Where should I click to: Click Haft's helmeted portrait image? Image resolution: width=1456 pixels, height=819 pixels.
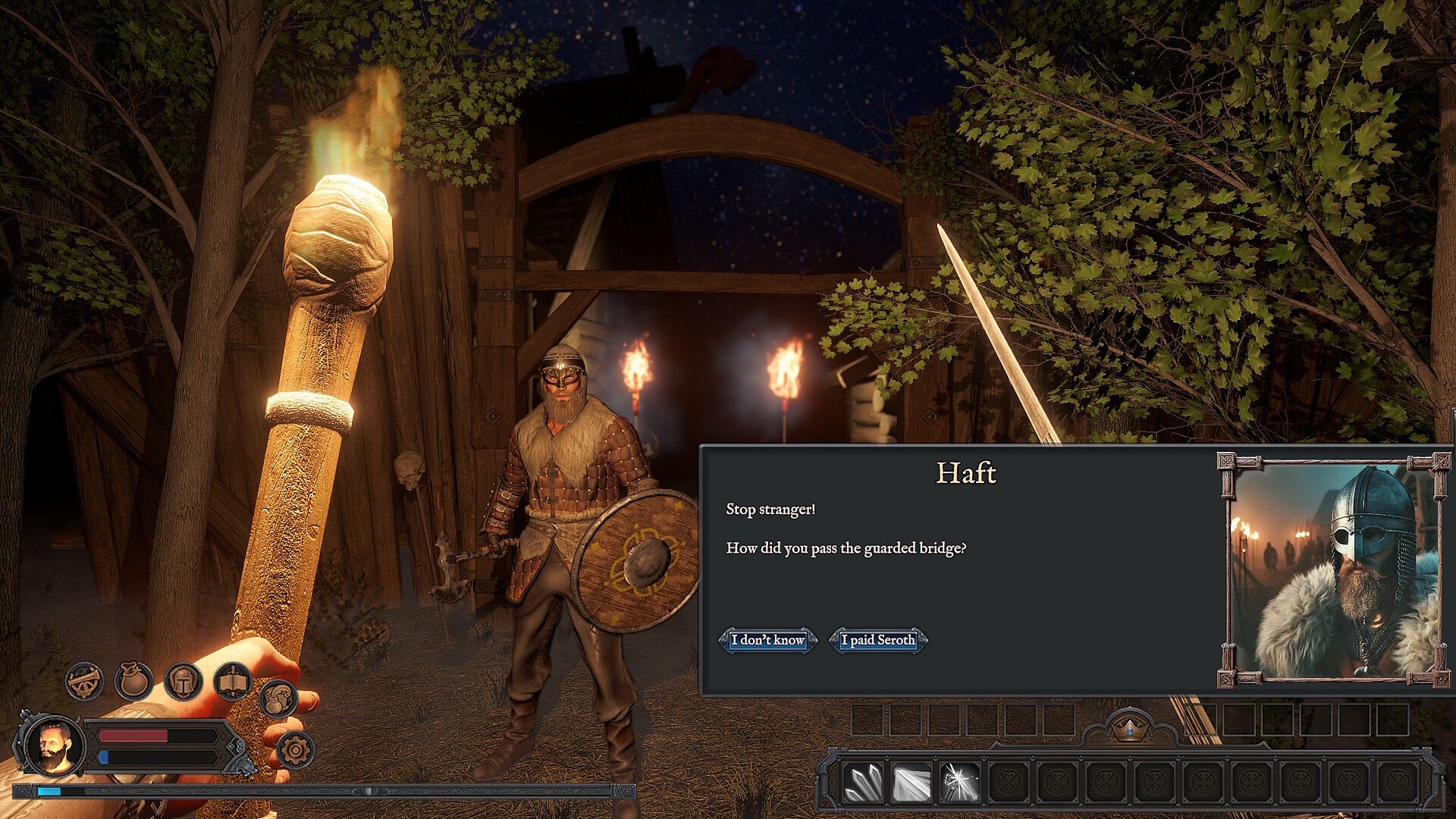click(1333, 570)
